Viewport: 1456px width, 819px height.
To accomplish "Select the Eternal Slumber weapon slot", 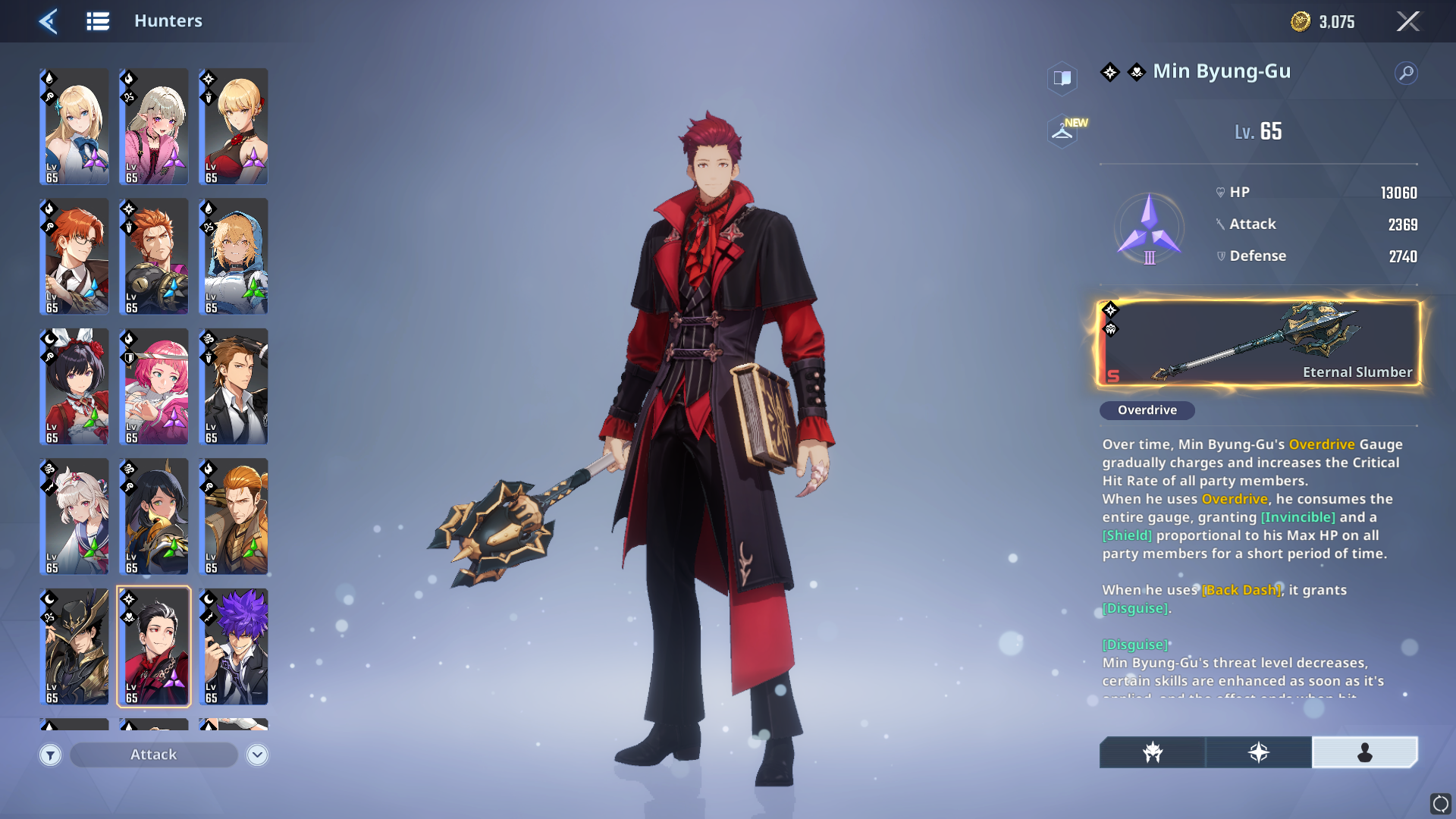I will 1259,343.
